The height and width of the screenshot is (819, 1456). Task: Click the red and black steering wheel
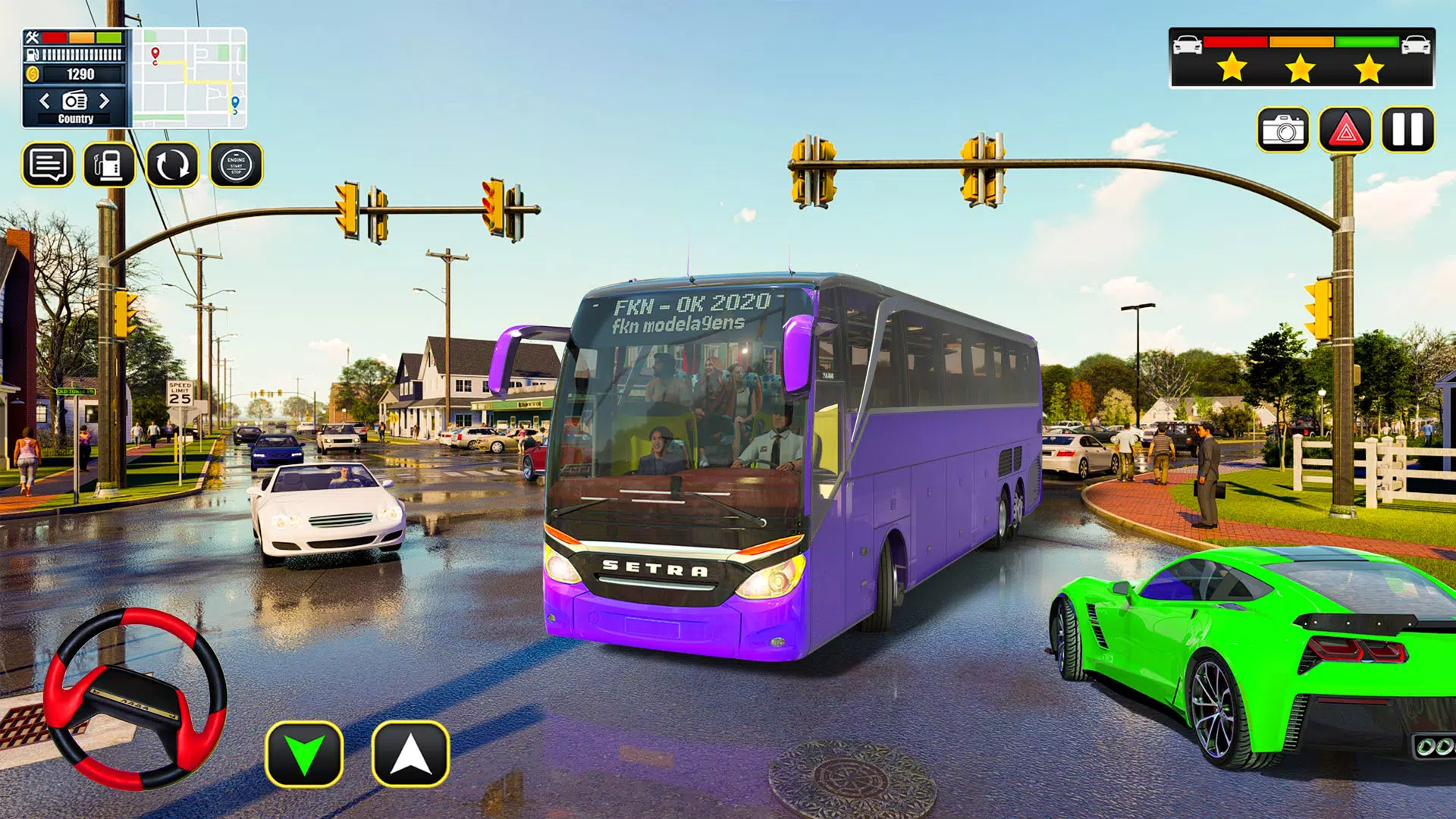(x=135, y=698)
